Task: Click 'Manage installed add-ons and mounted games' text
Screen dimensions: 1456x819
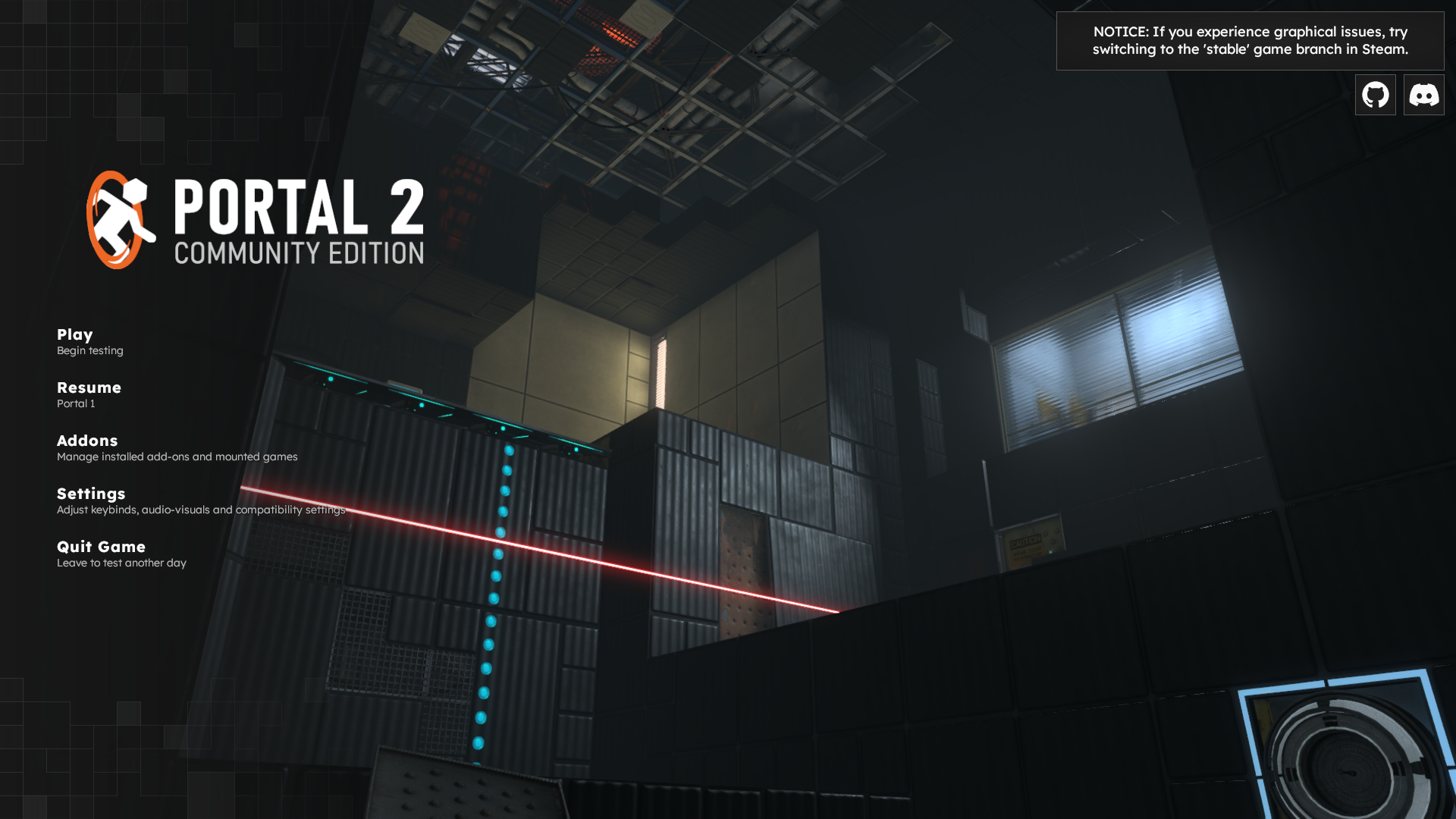Action: 177,457
